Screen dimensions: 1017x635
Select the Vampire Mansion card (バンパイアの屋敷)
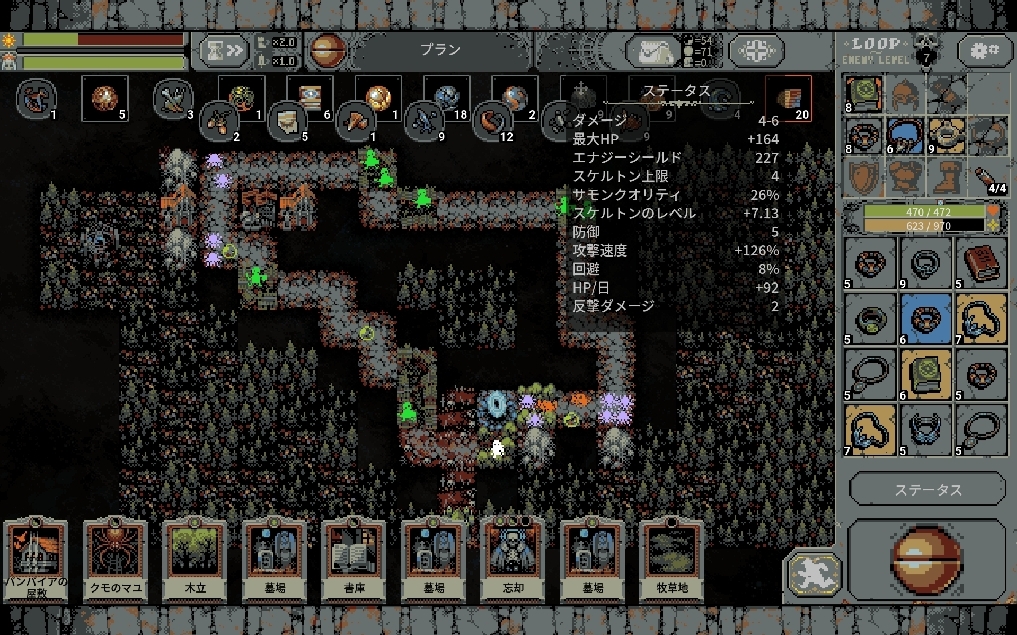(x=37, y=560)
